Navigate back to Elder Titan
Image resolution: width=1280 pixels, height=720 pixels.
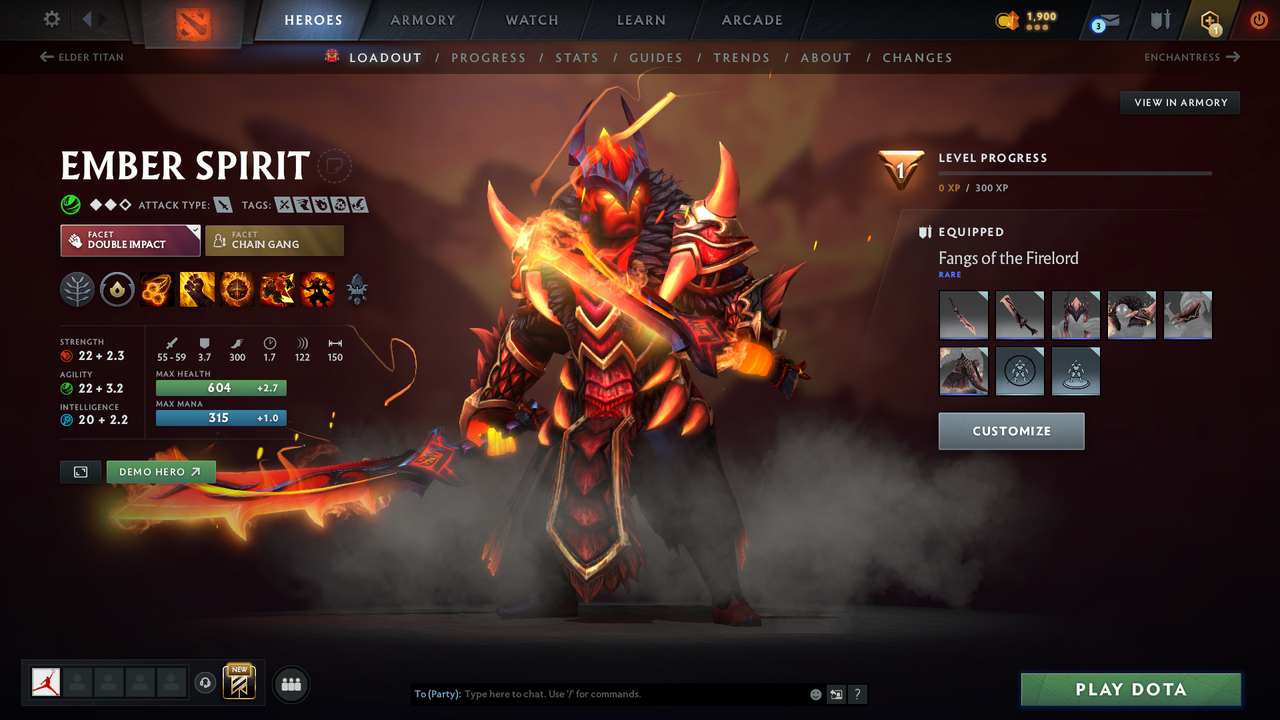point(80,57)
